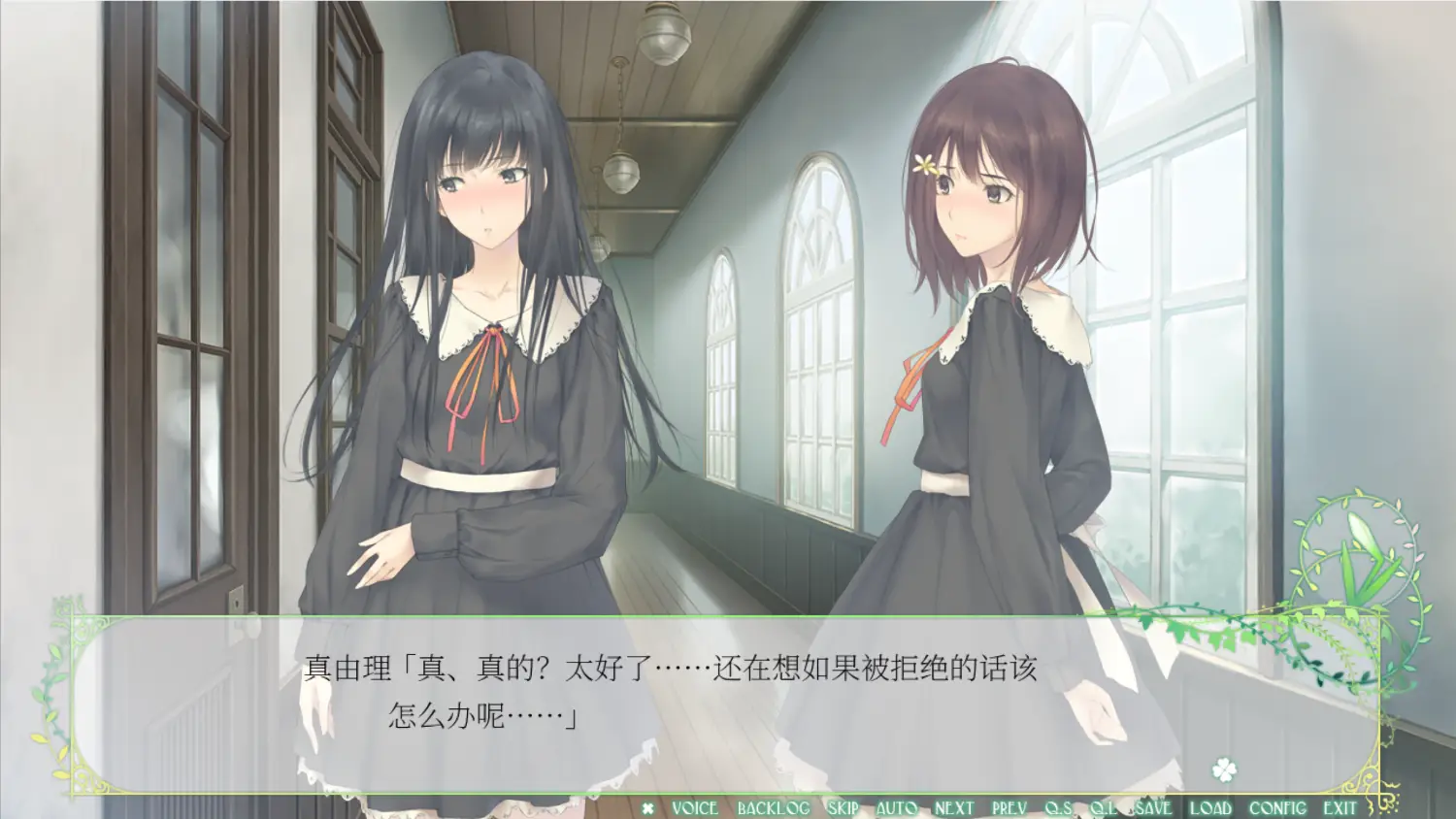The image size is (1456, 819).
Task: Quick load with the Q.L button
Action: tap(1102, 808)
